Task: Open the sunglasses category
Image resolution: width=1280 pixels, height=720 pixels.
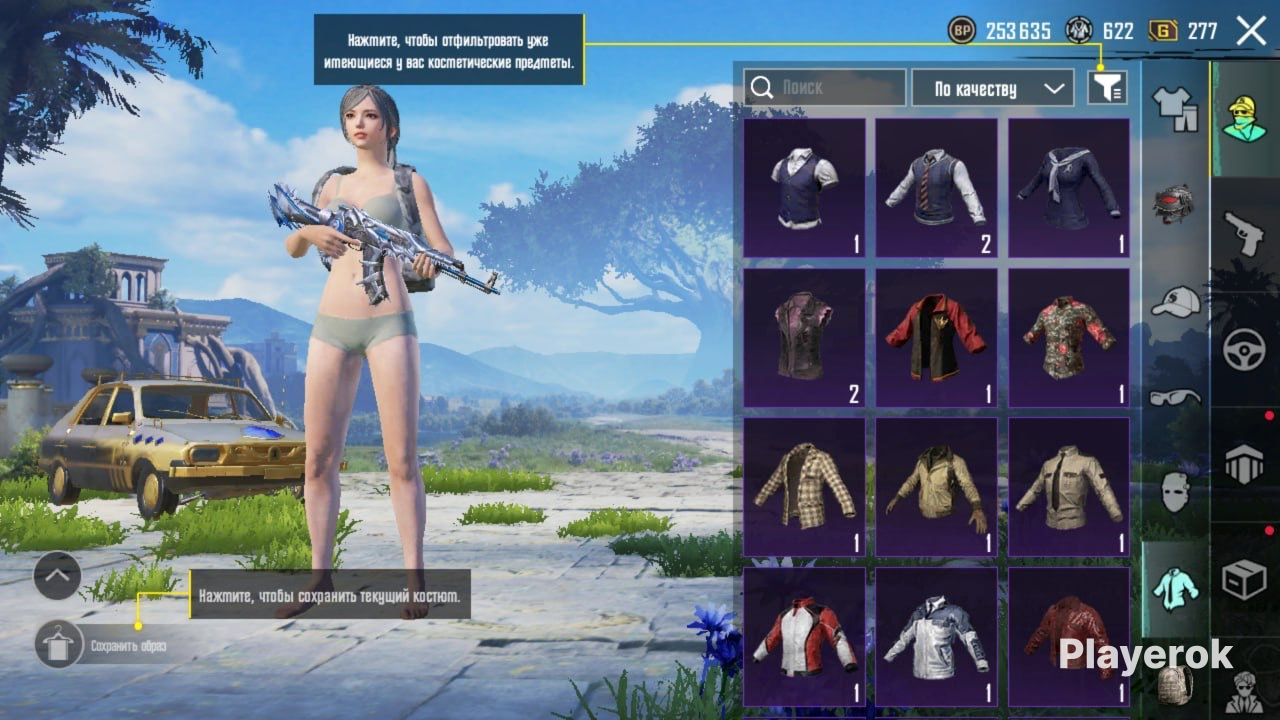Action: point(1175,397)
